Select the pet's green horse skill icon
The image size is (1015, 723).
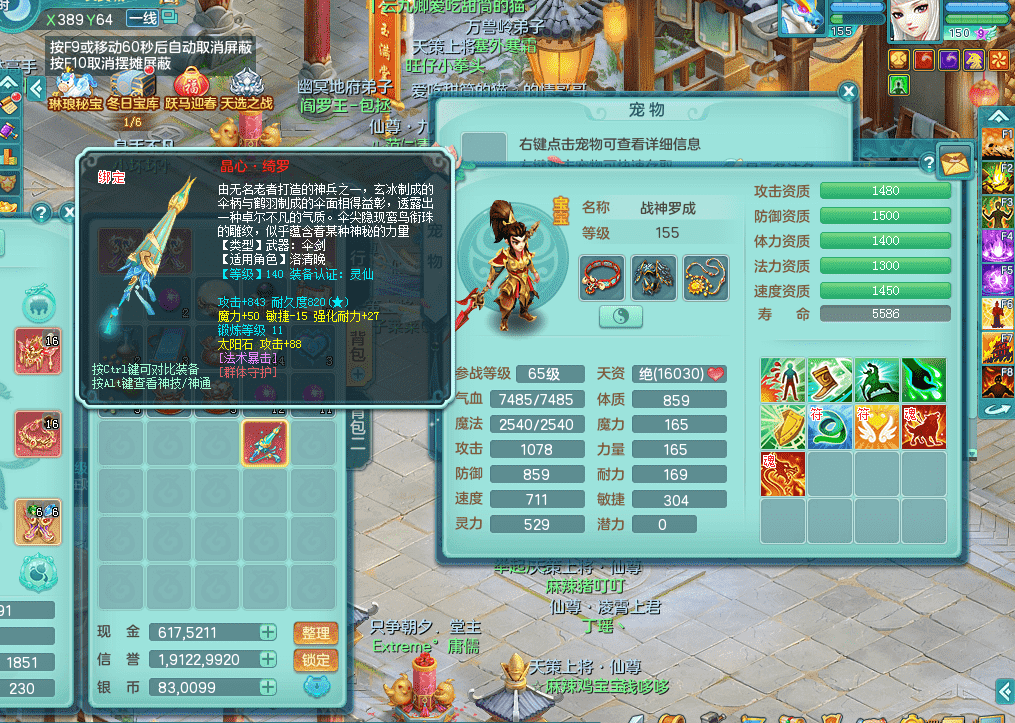click(x=878, y=380)
